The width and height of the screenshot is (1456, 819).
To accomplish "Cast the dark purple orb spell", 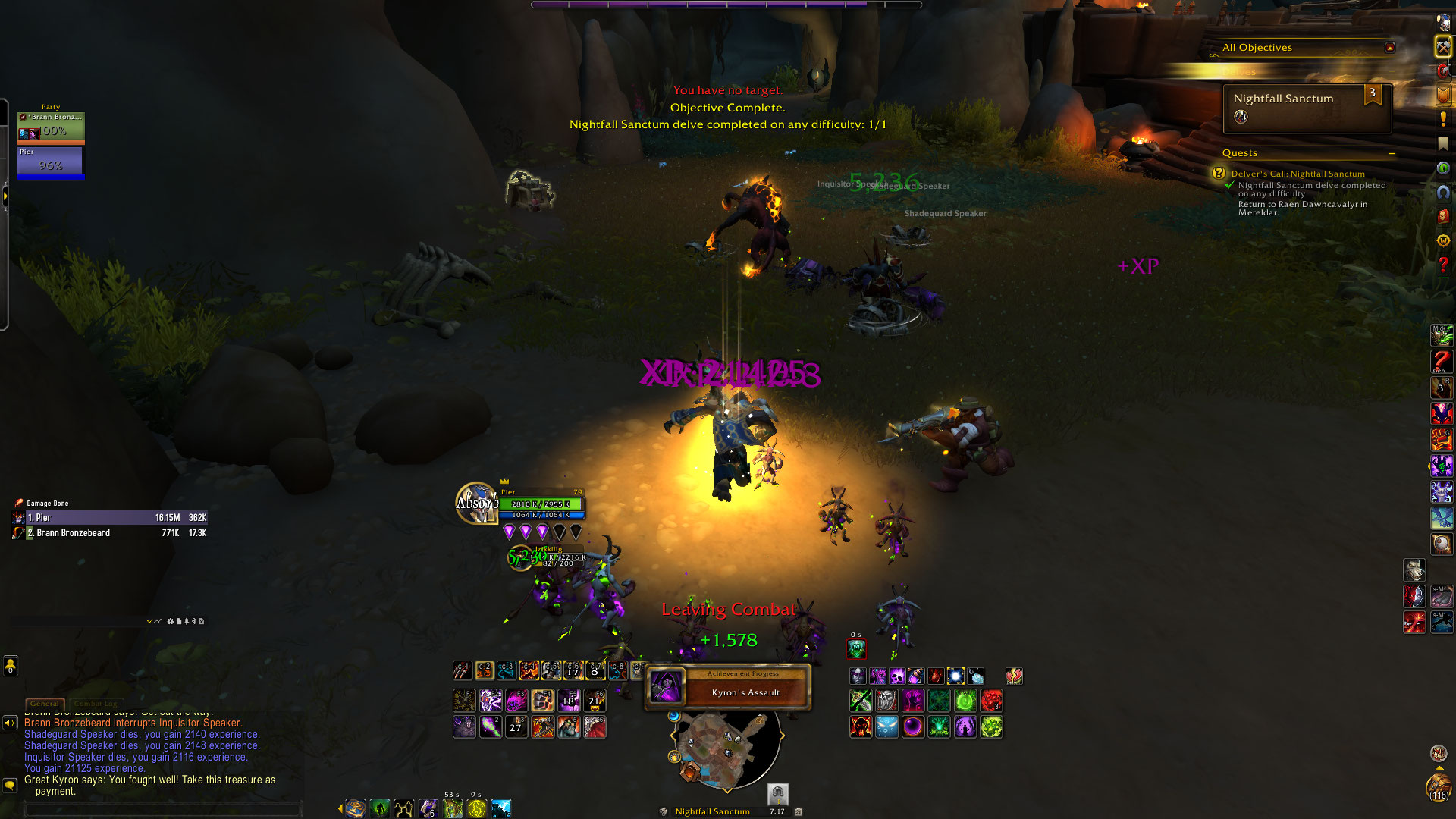I will 913,727.
